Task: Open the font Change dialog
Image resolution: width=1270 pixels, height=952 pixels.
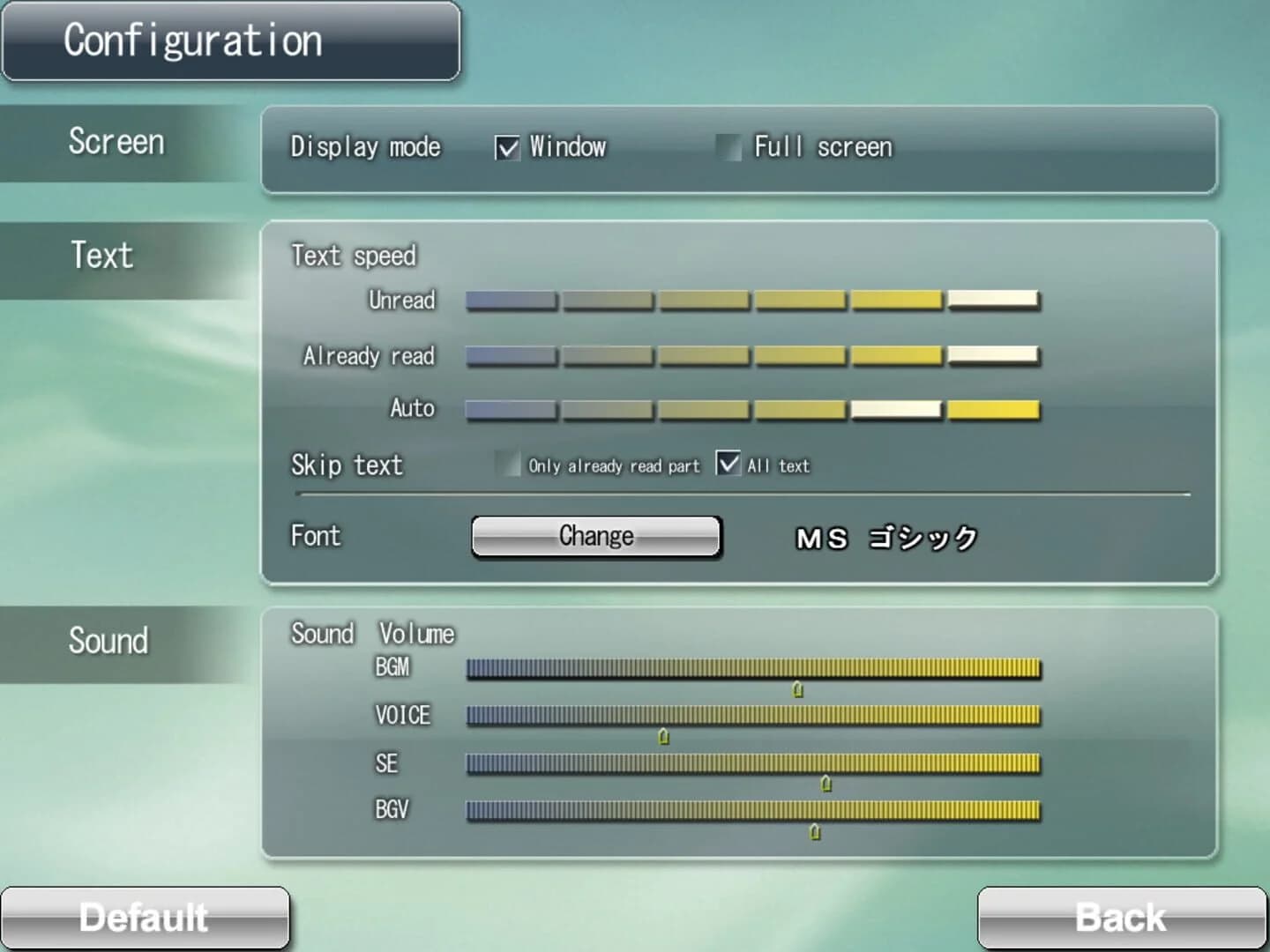Action: [596, 536]
